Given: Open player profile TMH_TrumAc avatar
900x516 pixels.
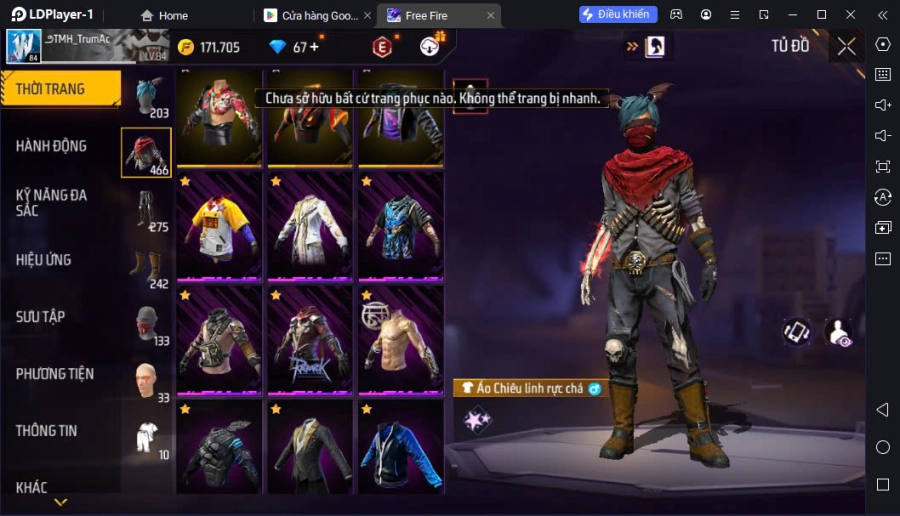Looking at the screenshot, I should click(24, 46).
